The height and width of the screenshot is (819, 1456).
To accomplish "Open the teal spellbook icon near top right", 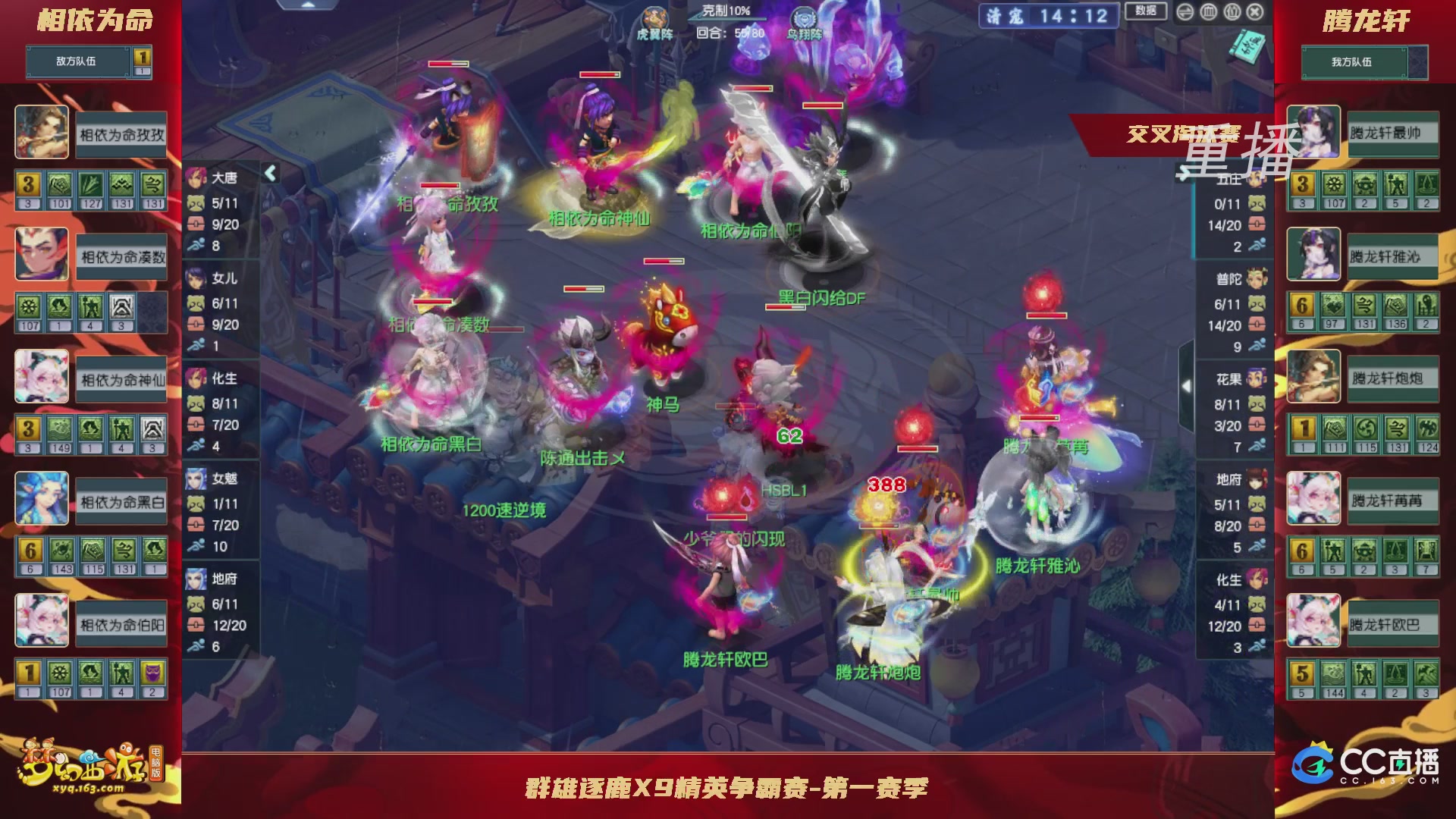I will tap(1247, 47).
